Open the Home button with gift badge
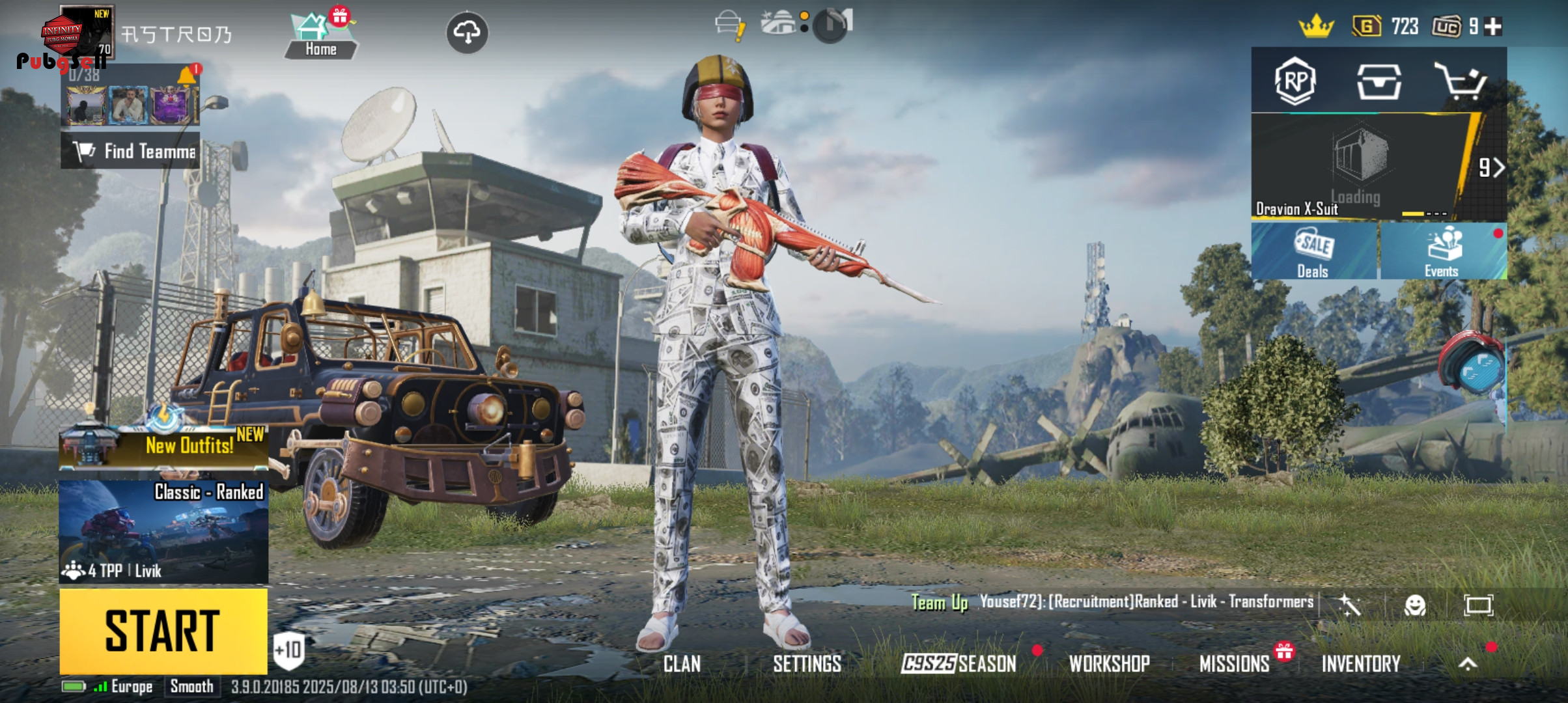Image resolution: width=1568 pixels, height=703 pixels. pyautogui.click(x=321, y=36)
